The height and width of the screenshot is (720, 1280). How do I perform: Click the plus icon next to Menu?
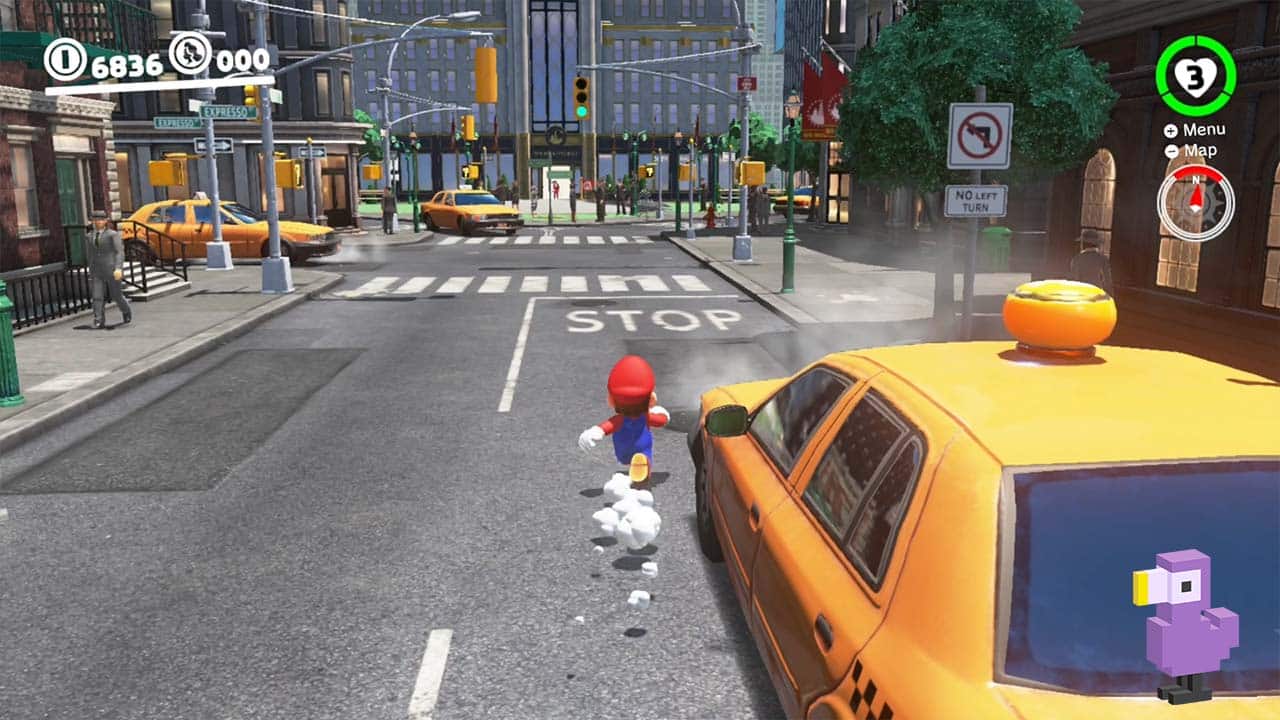[1170, 130]
